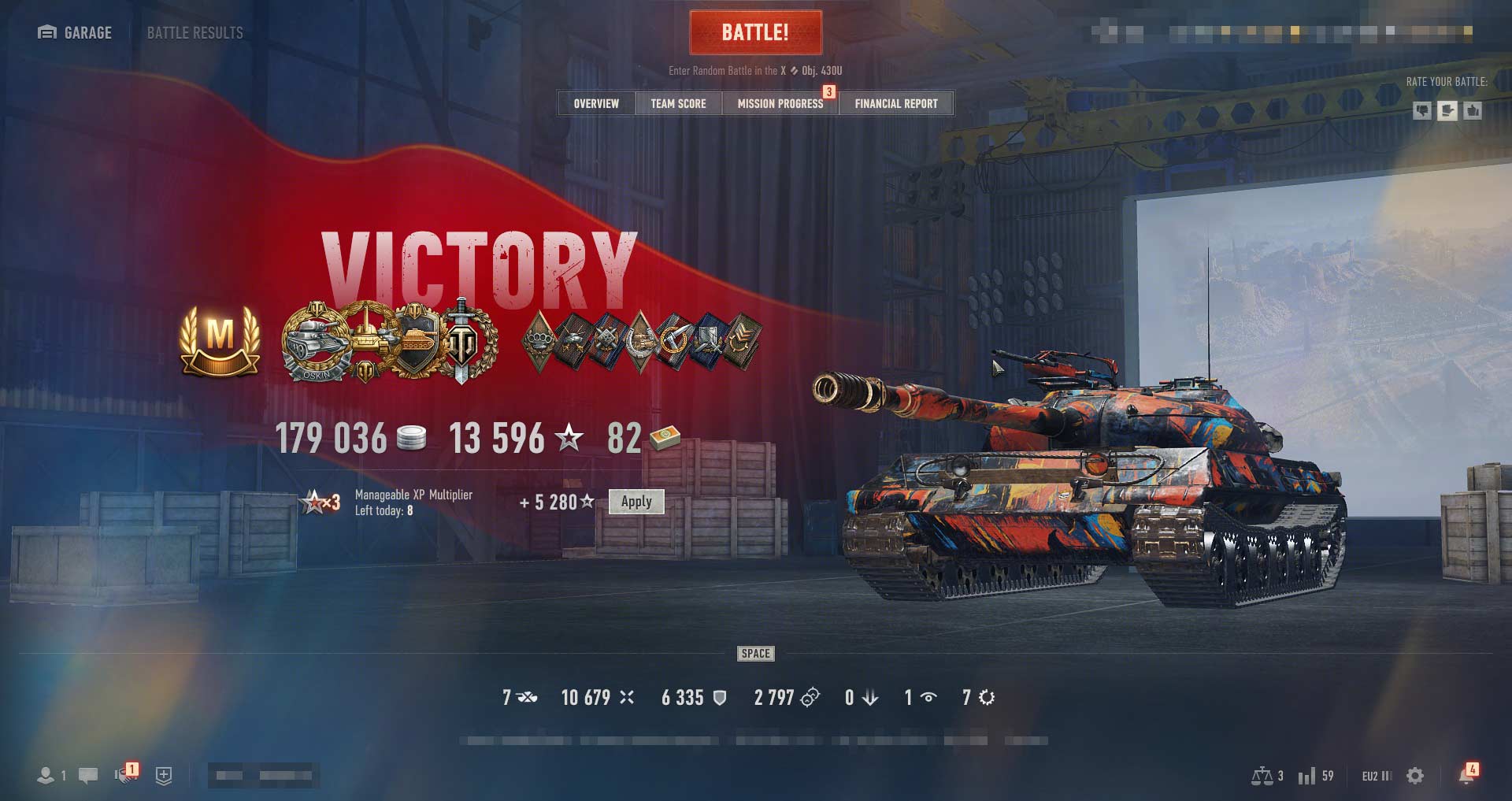Viewport: 1512px width, 801px height.
Task: Open the clan recruitment shield icon
Action: [x=163, y=775]
